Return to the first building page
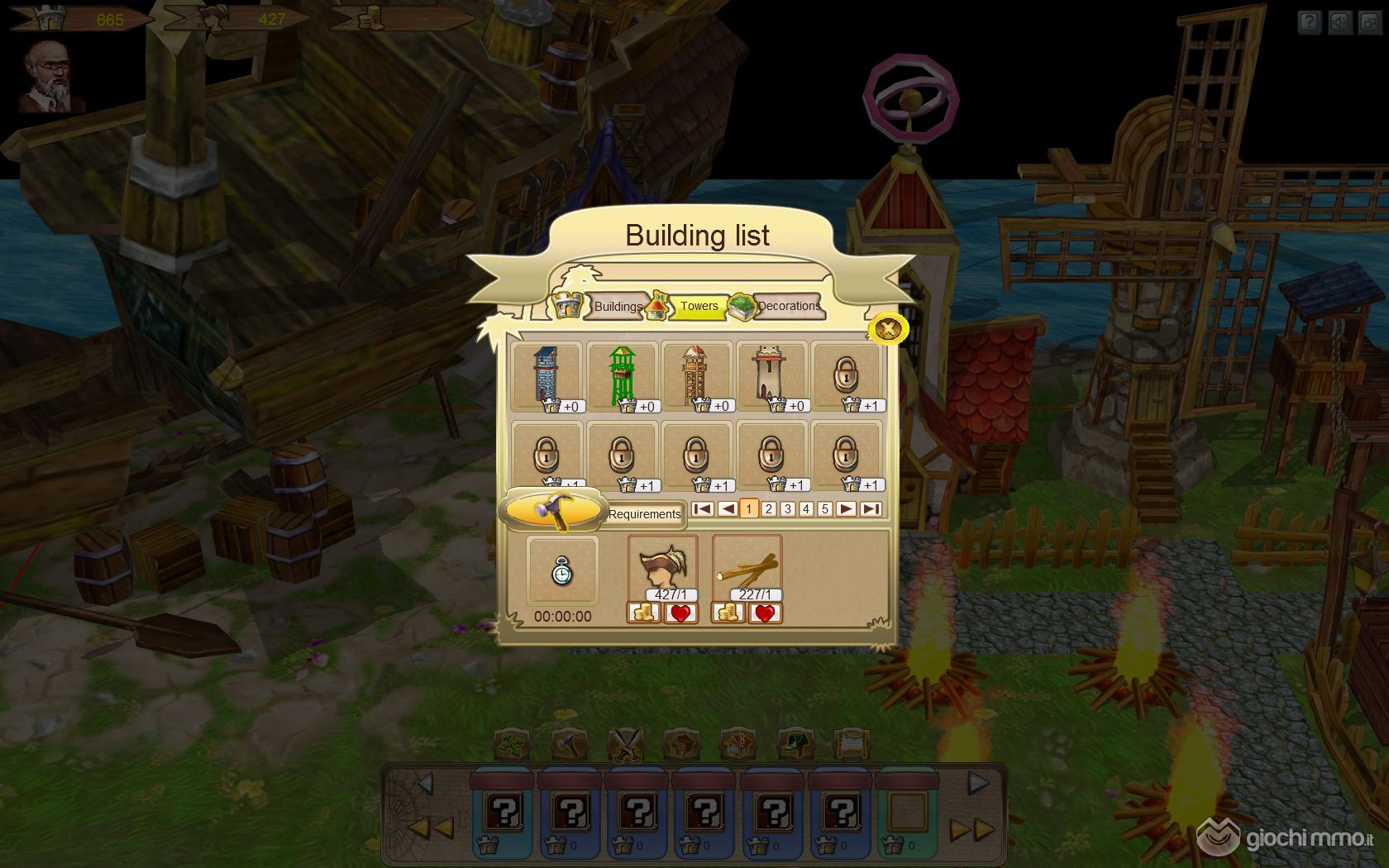This screenshot has width=1389, height=868. tap(703, 509)
